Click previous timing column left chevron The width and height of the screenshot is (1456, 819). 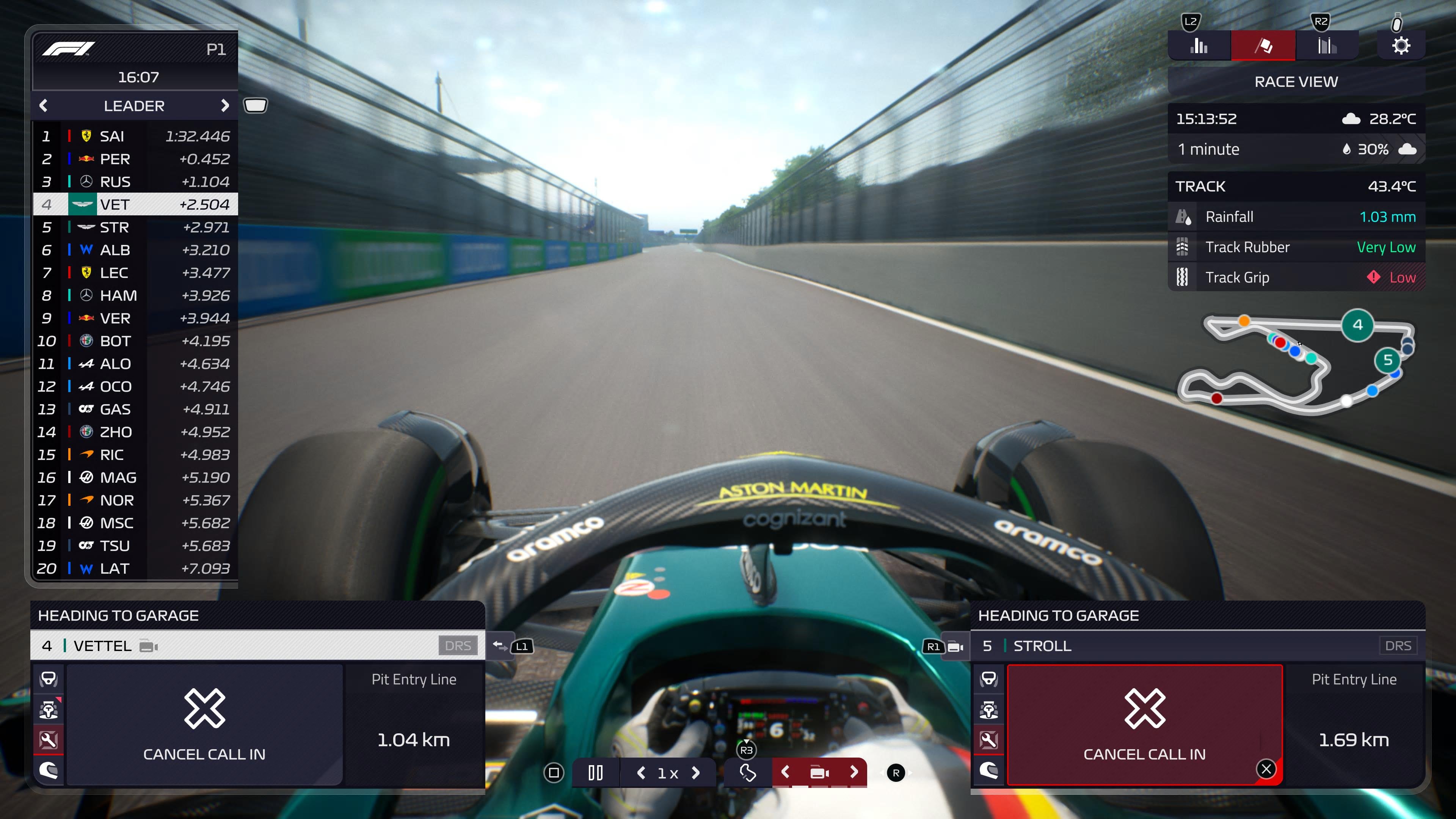tap(44, 105)
